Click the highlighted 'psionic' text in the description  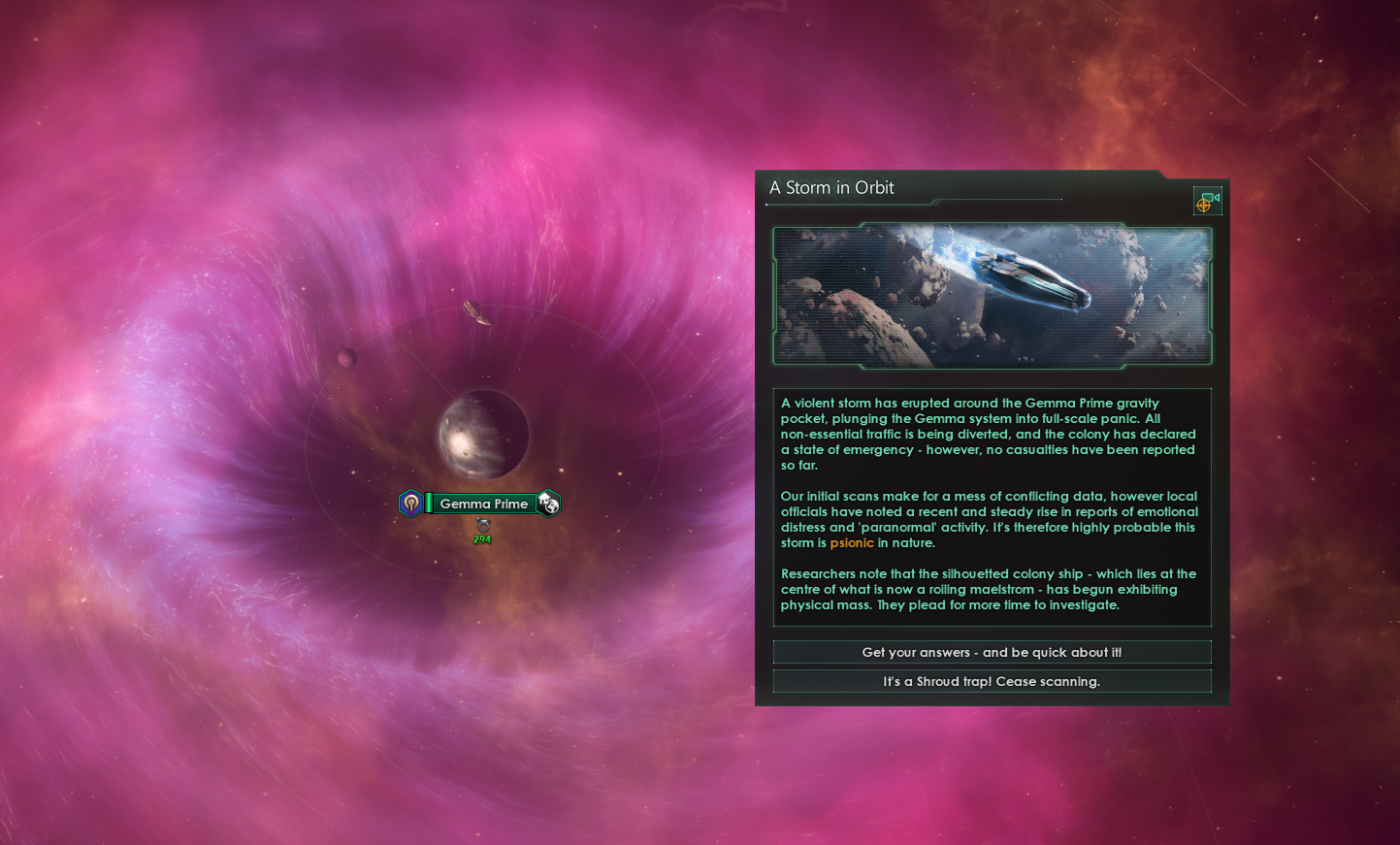(852, 542)
